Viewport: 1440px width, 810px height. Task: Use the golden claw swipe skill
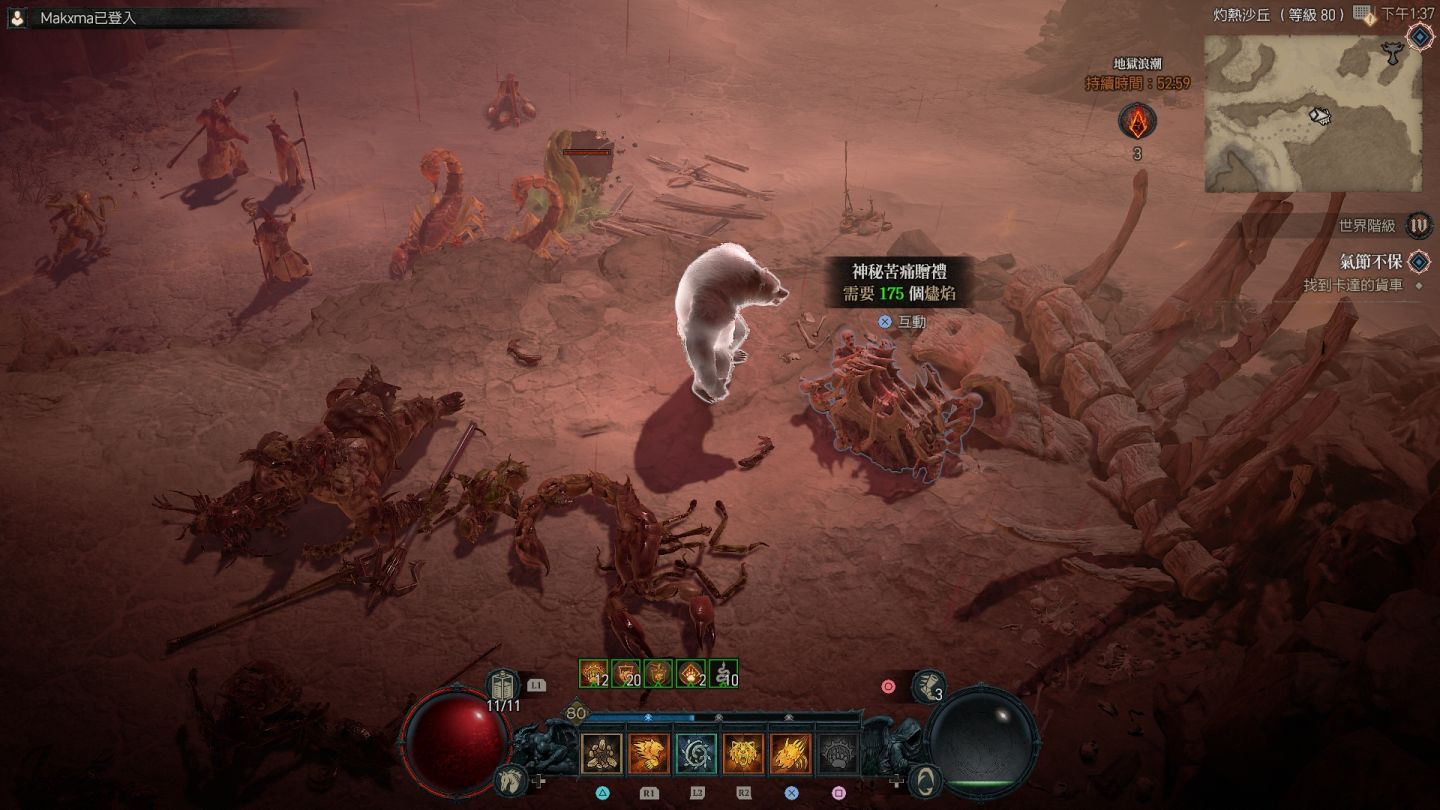point(790,753)
